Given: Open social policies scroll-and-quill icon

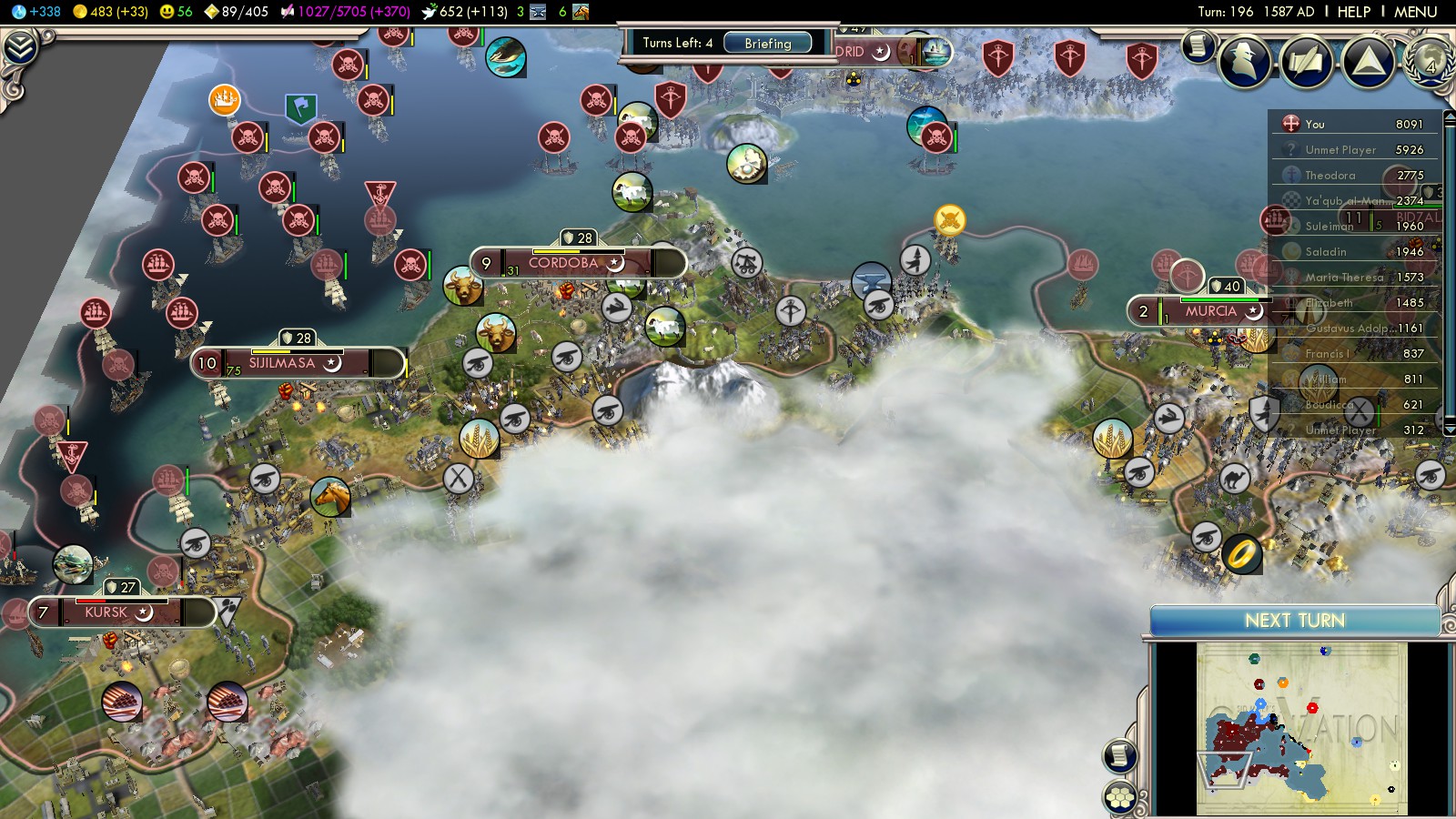Looking at the screenshot, I should pos(1306,62).
